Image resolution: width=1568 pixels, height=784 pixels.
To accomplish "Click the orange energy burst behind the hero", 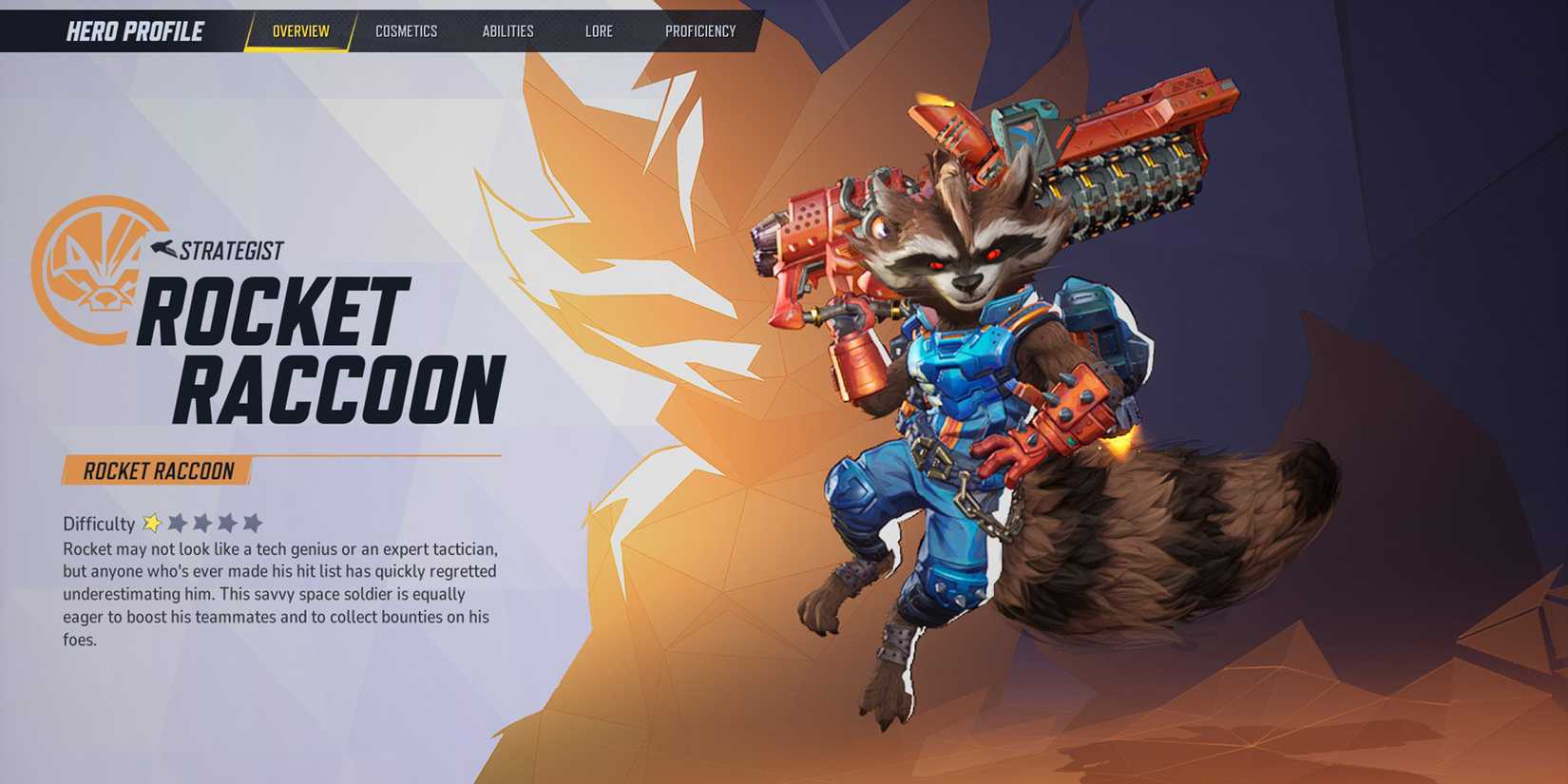I will coord(646,285).
